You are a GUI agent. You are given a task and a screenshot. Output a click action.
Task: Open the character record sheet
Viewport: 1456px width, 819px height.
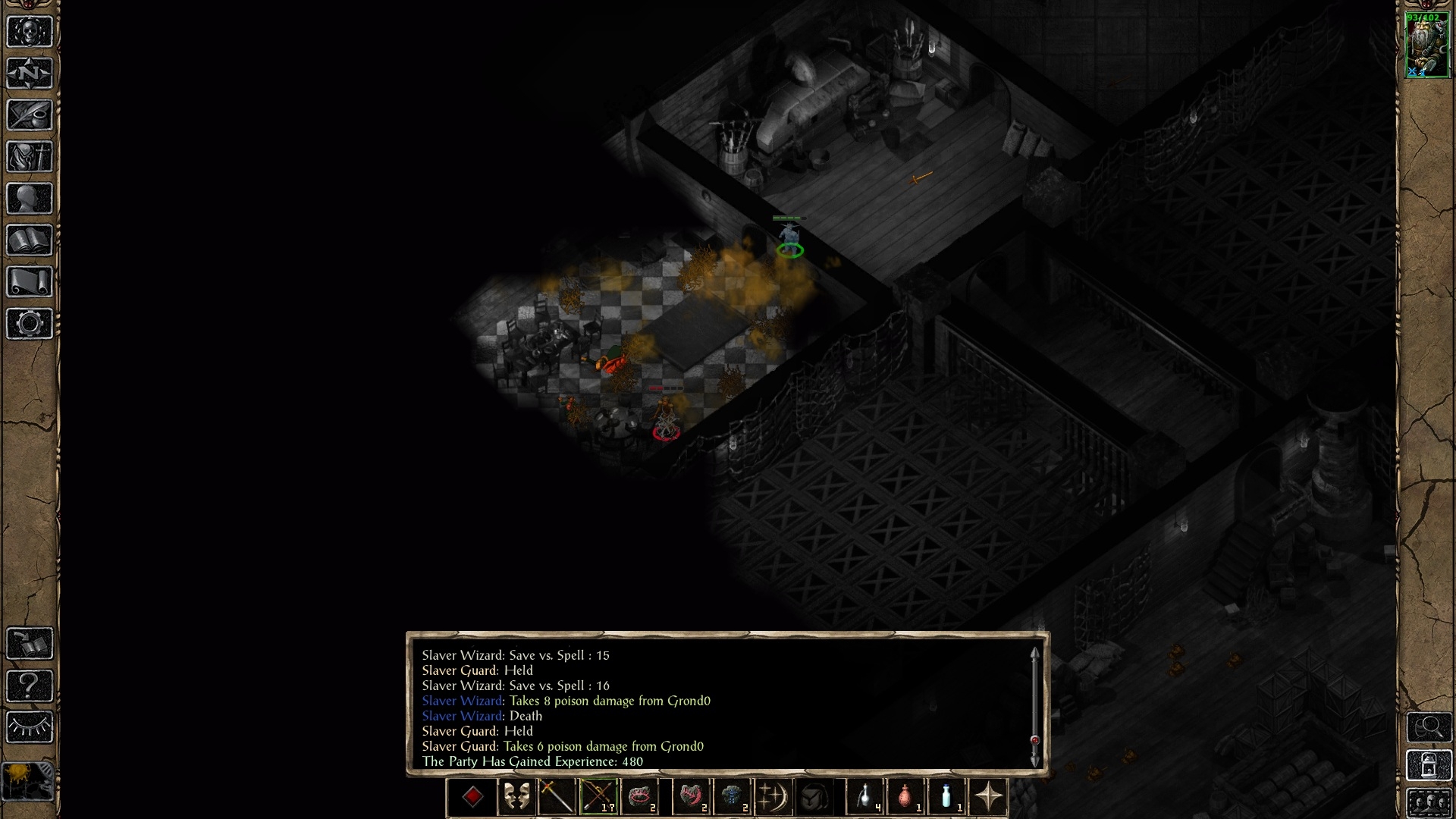30,199
